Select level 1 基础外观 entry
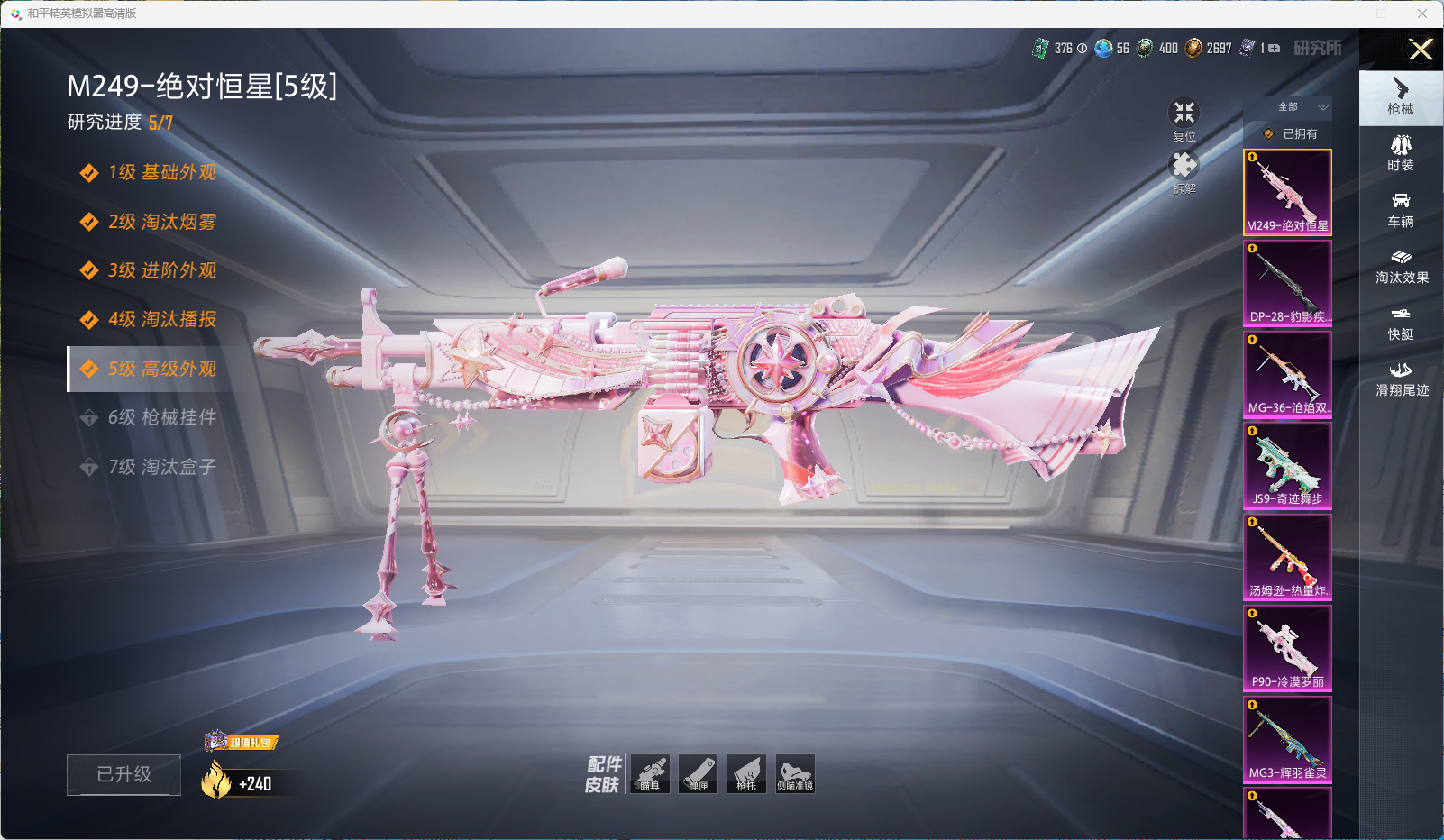Image resolution: width=1444 pixels, height=840 pixels. pos(161,172)
